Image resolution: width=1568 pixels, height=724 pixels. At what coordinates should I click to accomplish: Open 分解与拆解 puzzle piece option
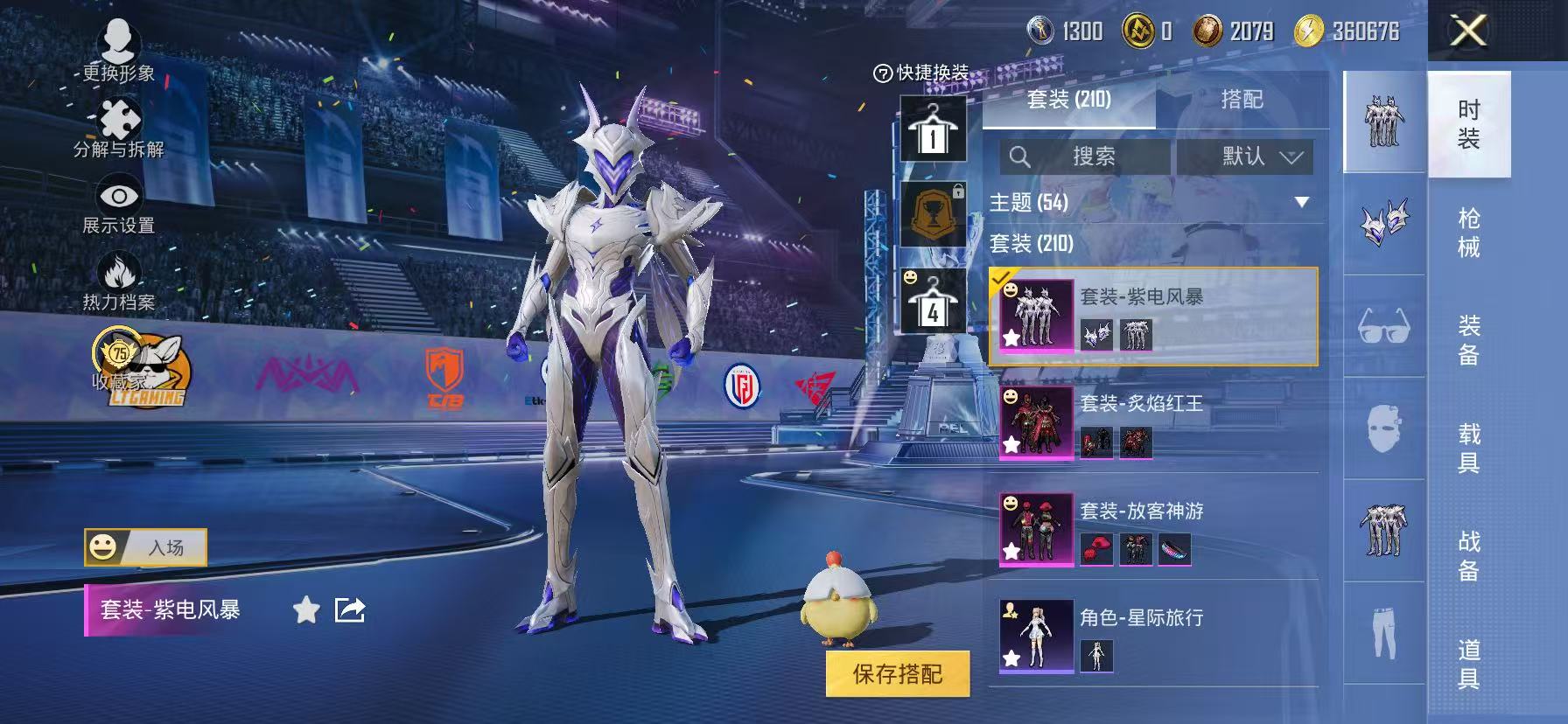pyautogui.click(x=119, y=128)
